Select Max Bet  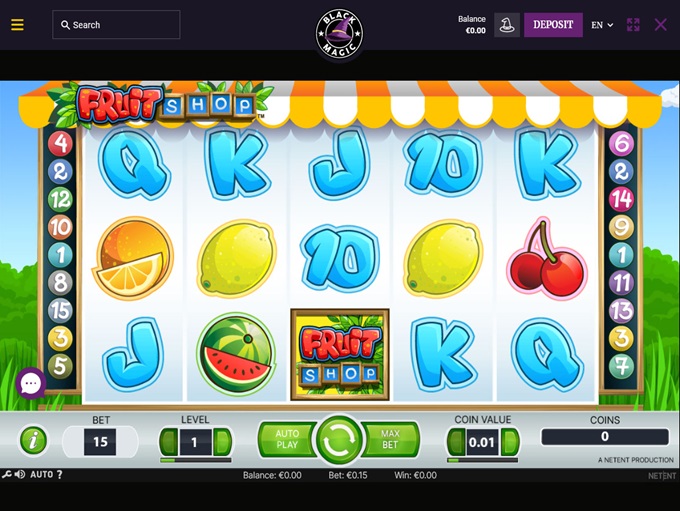(x=392, y=439)
